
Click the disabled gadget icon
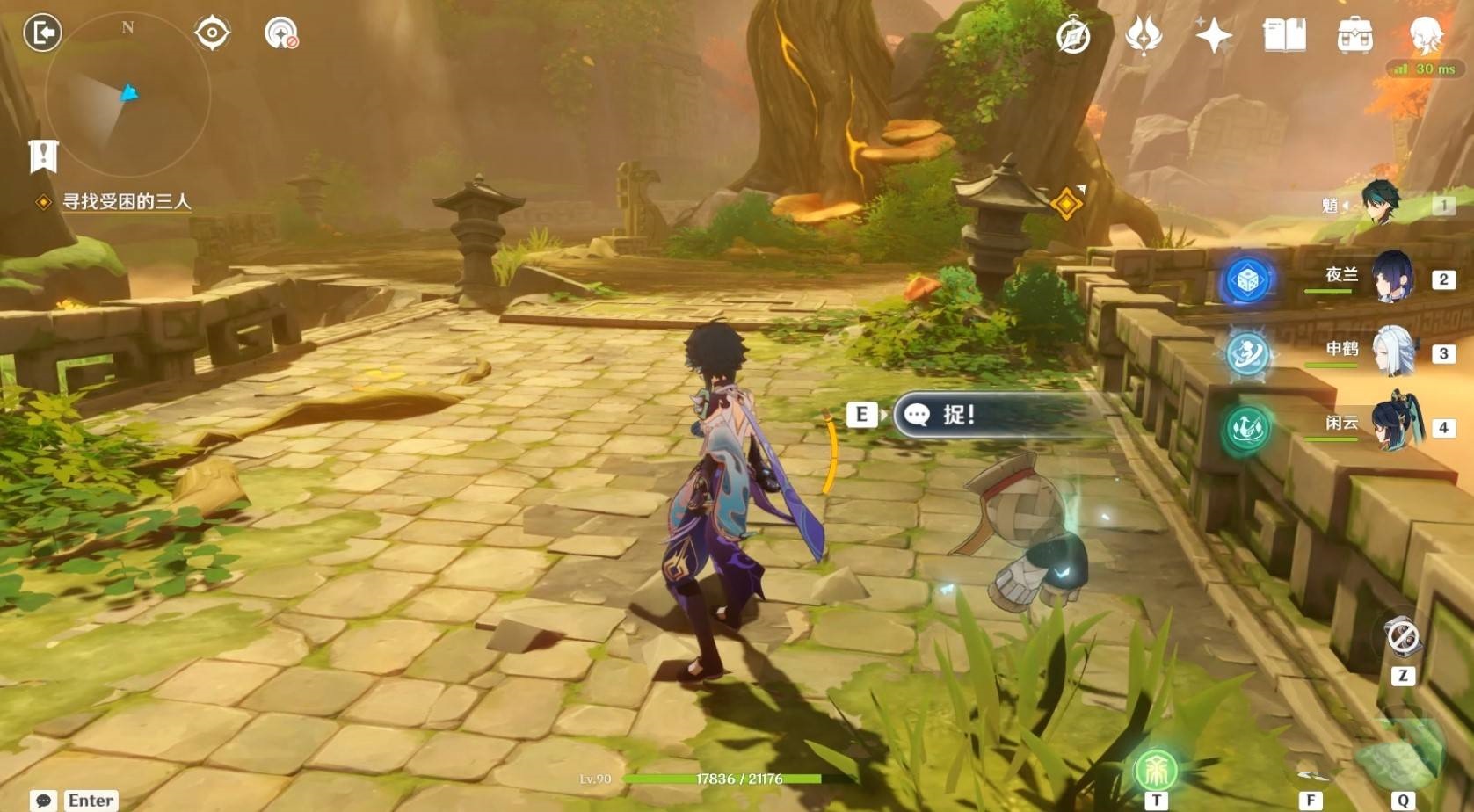click(1402, 637)
